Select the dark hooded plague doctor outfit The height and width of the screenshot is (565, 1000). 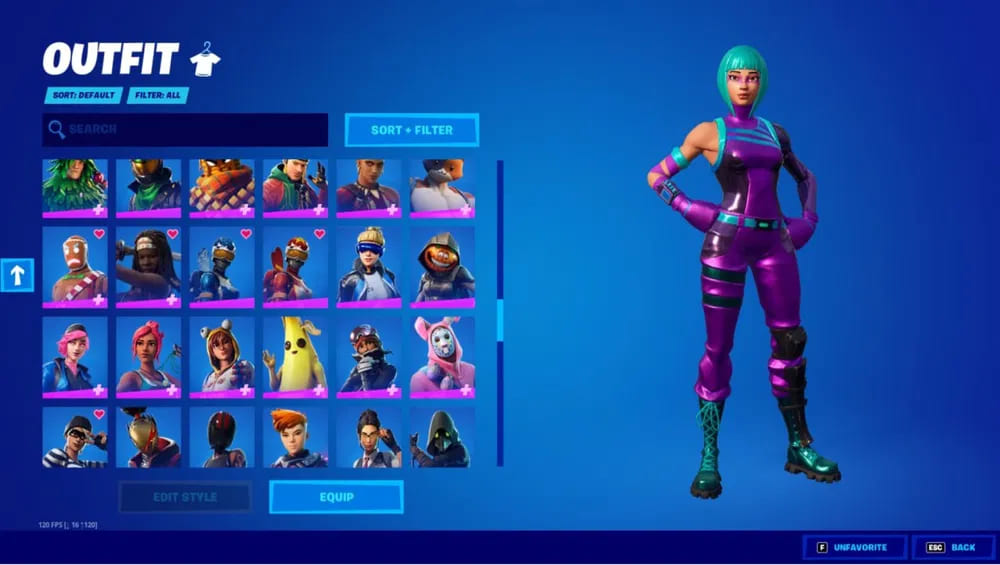coord(442,437)
